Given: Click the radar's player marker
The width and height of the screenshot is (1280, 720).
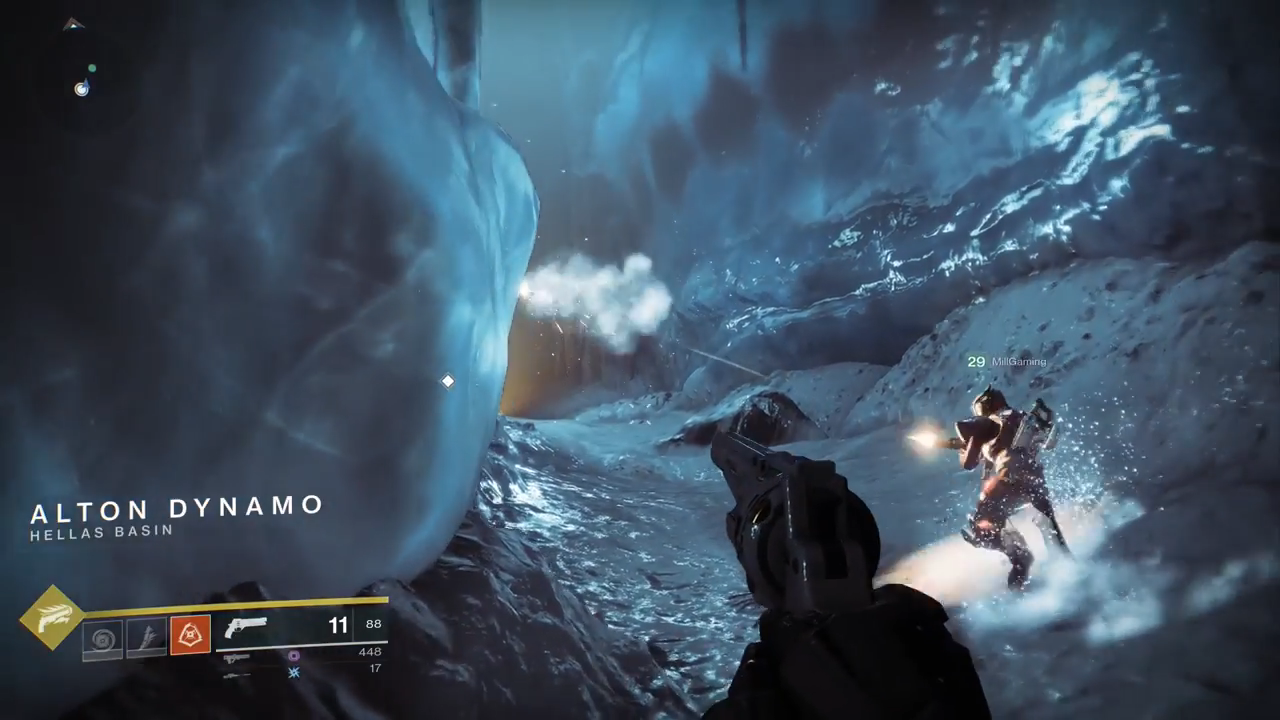Looking at the screenshot, I should pos(81,89).
